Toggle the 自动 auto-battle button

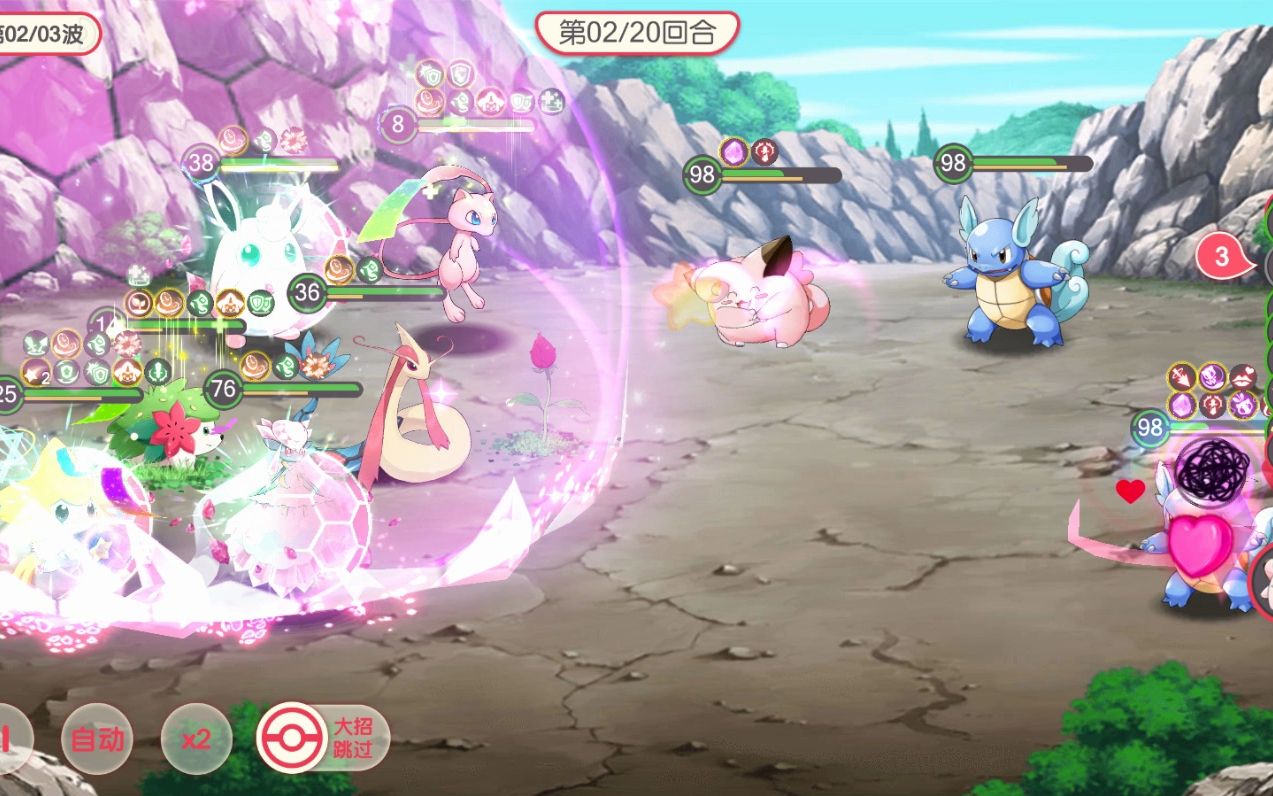click(97, 739)
